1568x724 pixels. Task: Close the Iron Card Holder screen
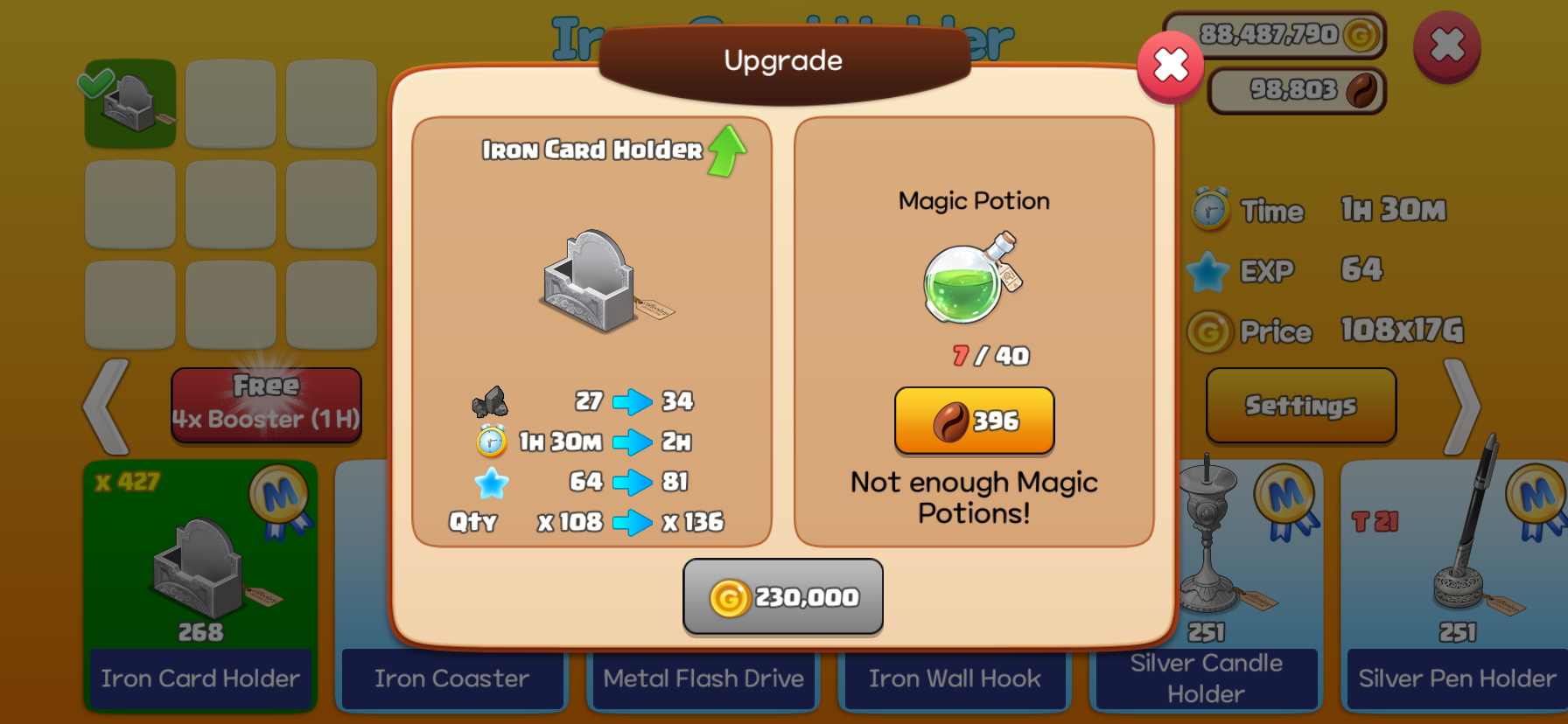pos(1446,46)
